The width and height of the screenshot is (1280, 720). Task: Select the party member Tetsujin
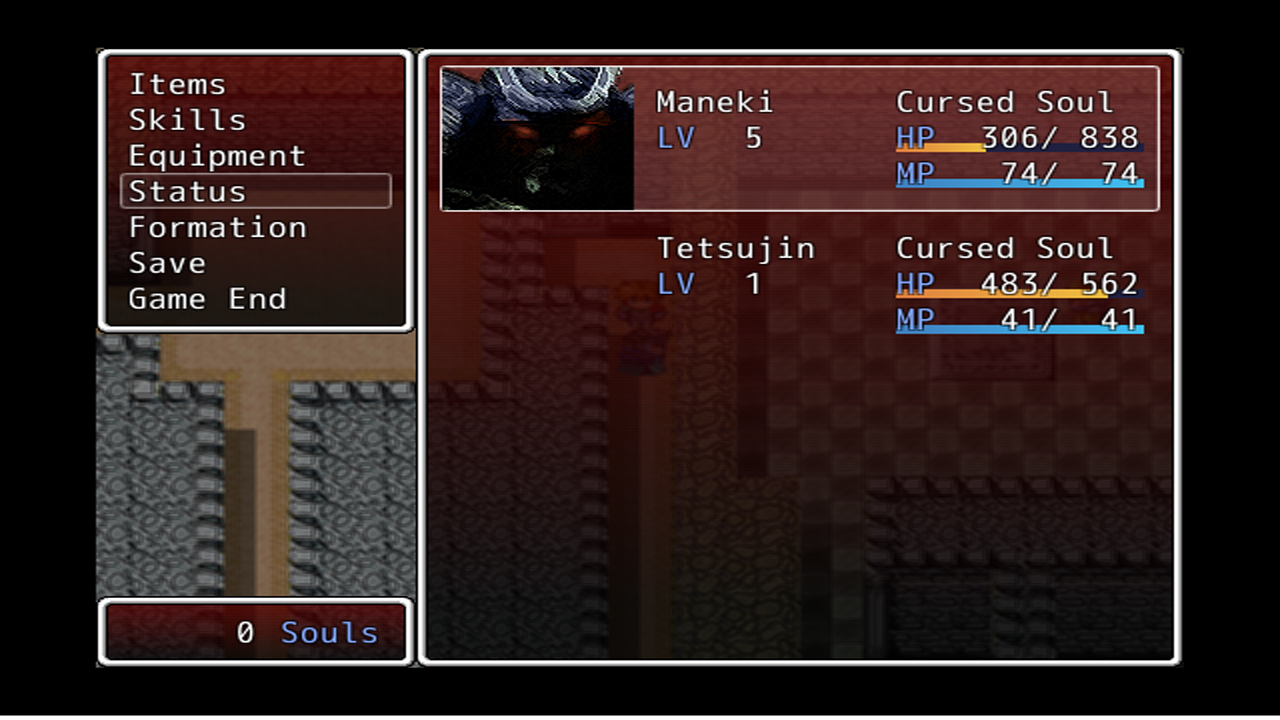pyautogui.click(x=736, y=247)
